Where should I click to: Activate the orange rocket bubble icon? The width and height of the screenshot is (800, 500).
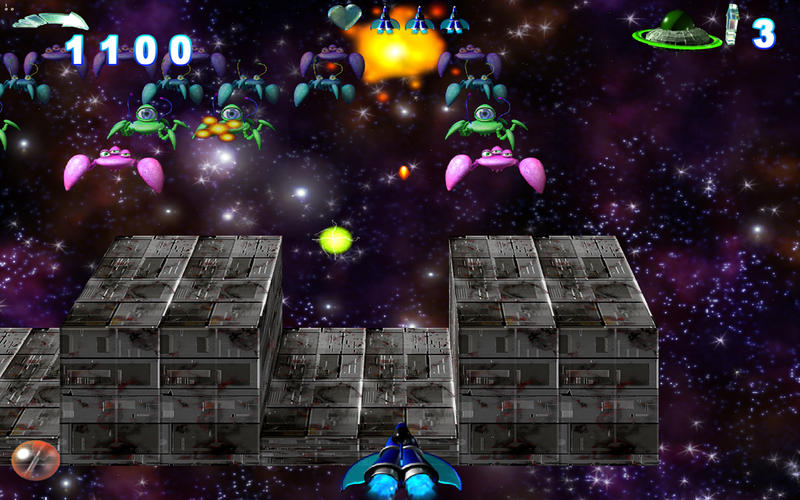pos(36,460)
